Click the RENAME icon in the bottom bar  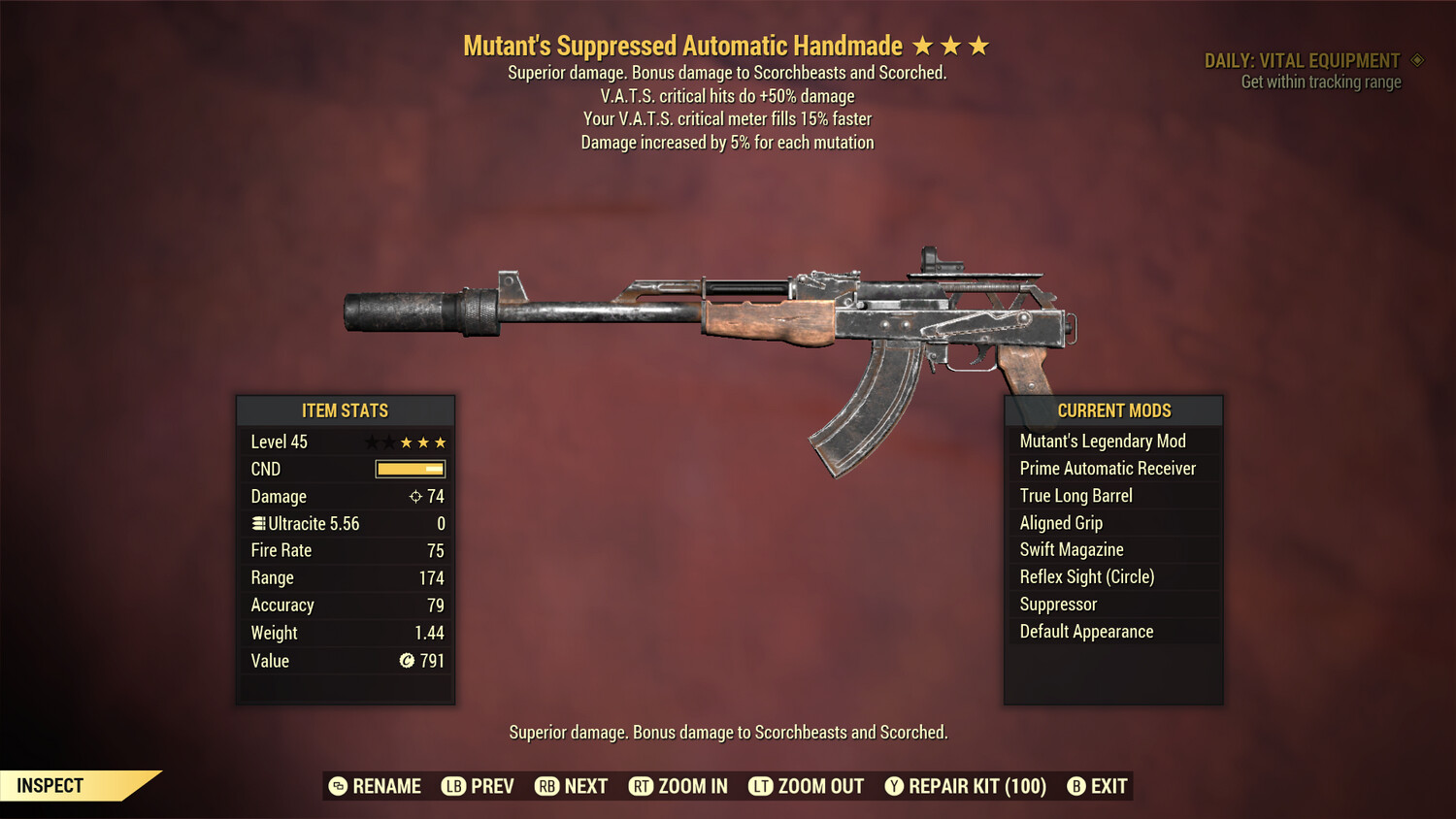click(x=337, y=786)
